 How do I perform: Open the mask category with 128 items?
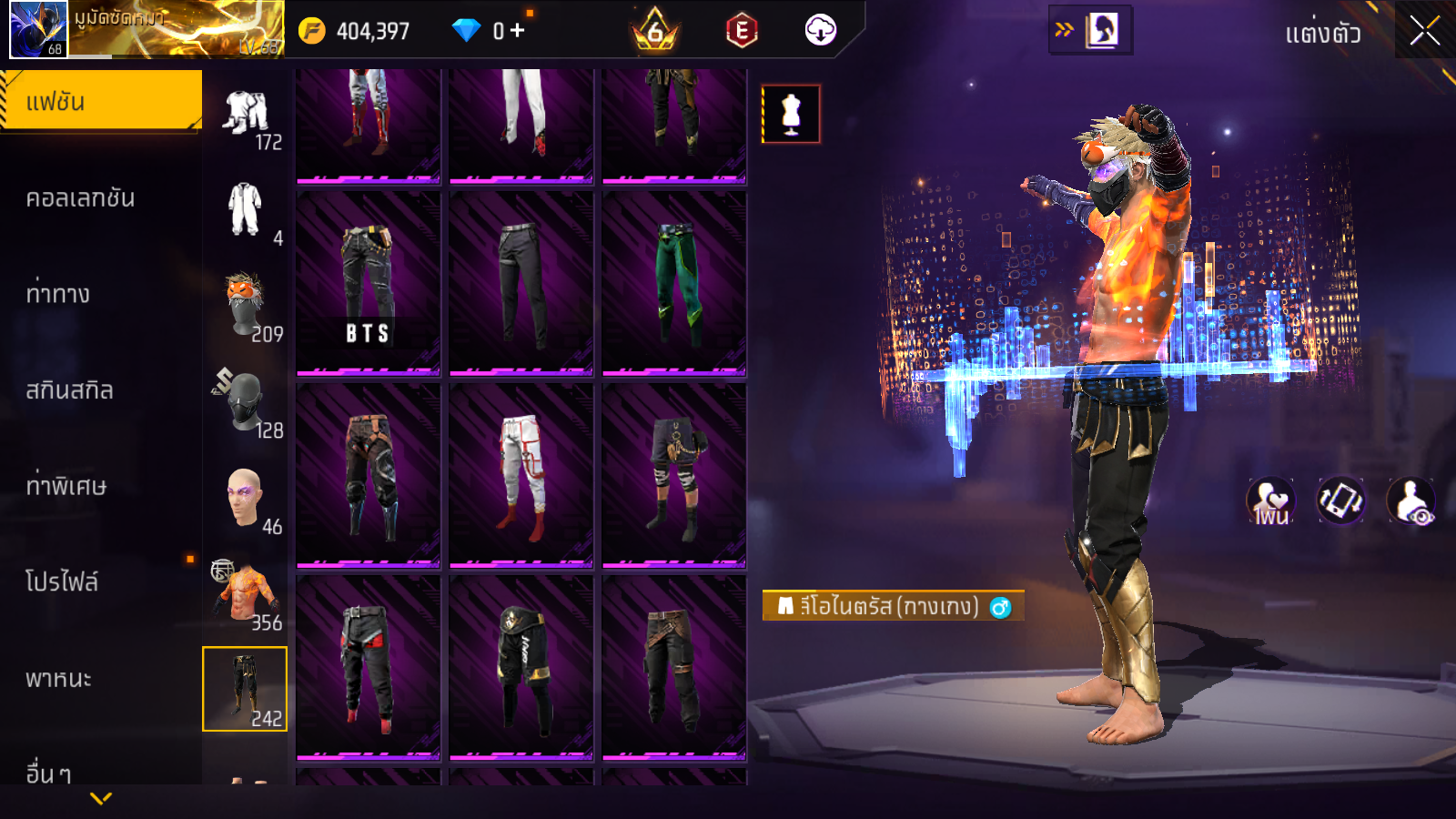pyautogui.click(x=246, y=402)
